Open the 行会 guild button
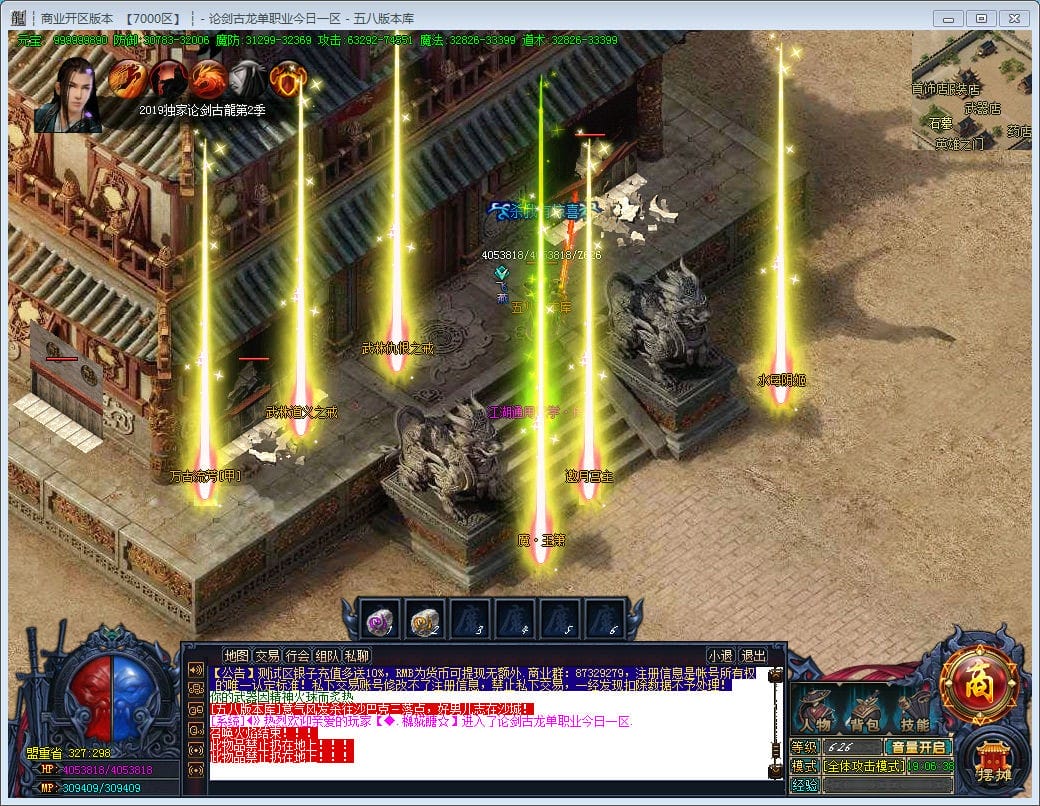Screen dimensions: 1040x806 297,656
